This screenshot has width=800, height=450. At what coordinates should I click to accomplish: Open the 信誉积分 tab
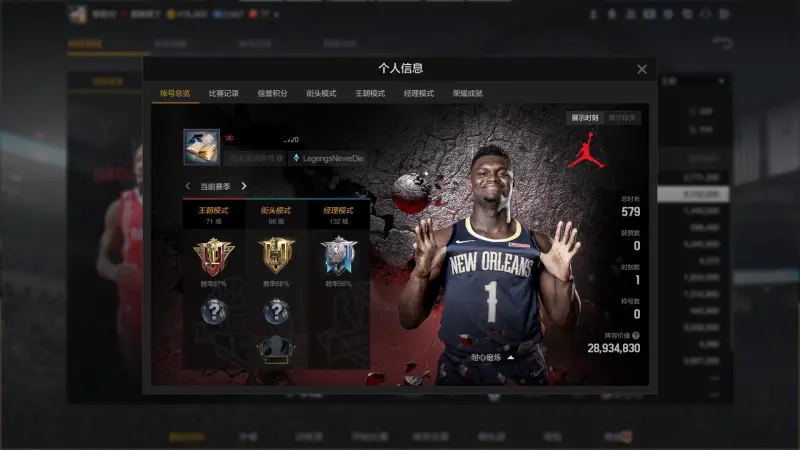point(272,93)
